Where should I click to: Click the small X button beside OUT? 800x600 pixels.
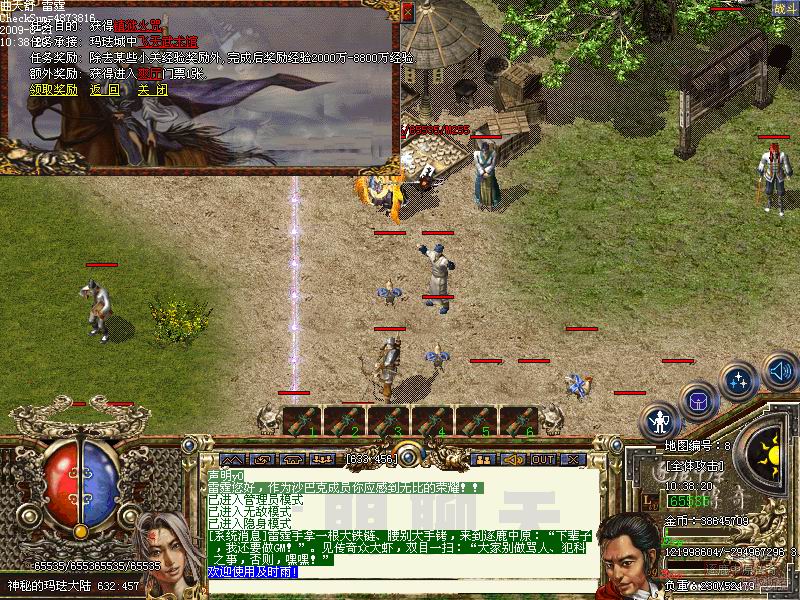(x=573, y=459)
